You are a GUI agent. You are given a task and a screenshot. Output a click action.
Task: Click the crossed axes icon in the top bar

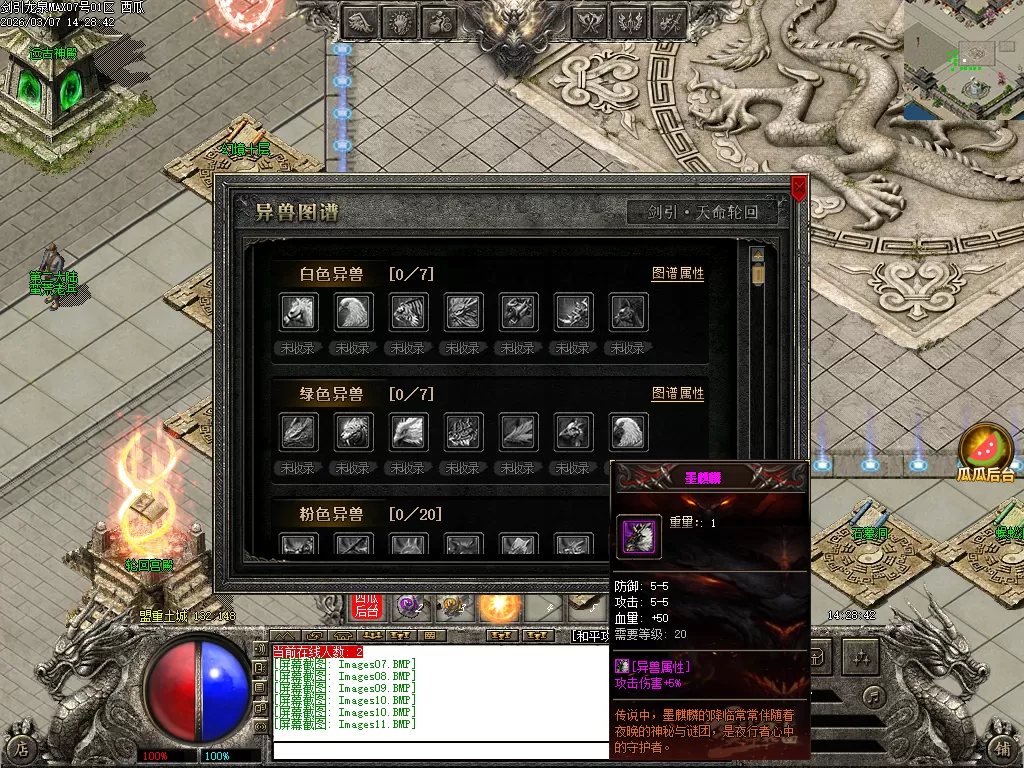[x=592, y=21]
